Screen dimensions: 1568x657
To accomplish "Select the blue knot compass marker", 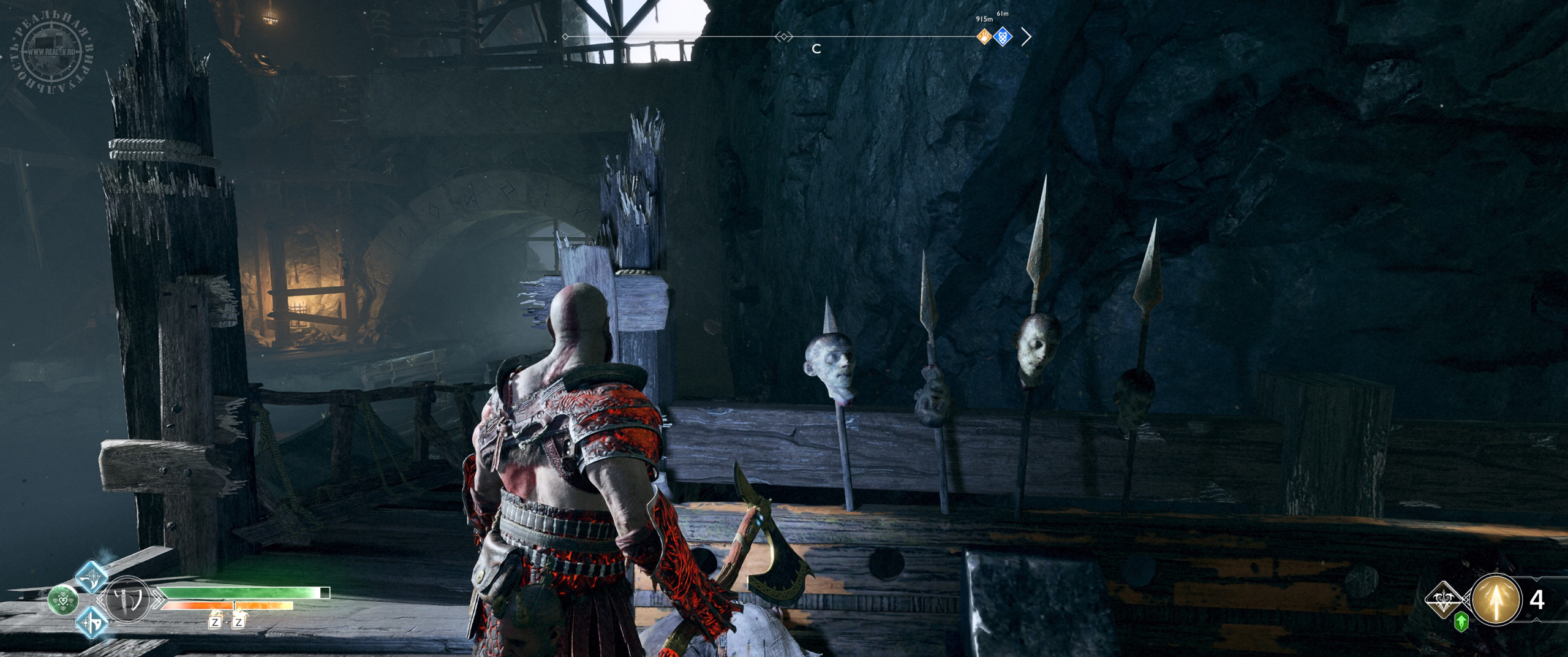I will point(1003,37).
